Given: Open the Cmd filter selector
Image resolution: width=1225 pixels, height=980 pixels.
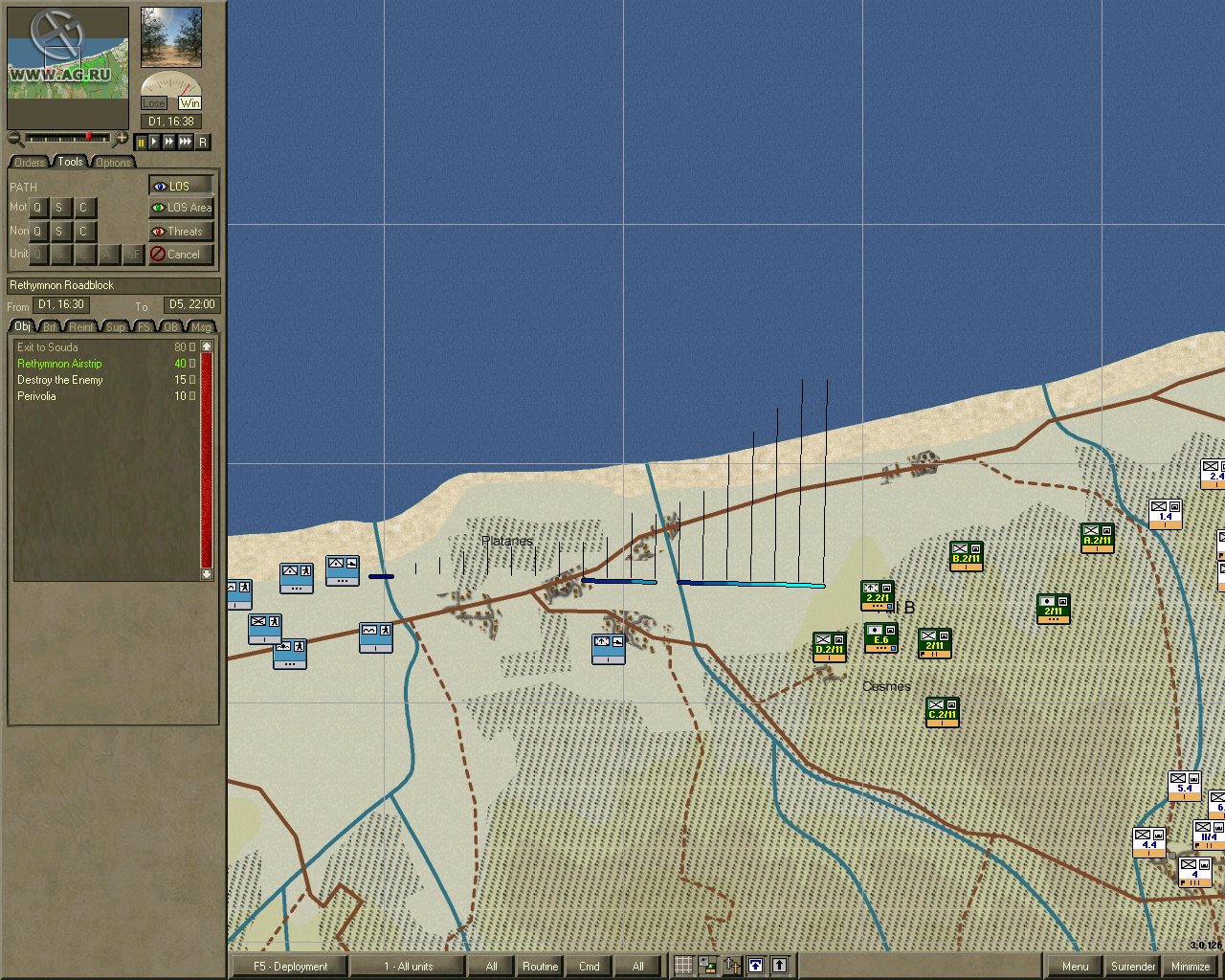Looking at the screenshot, I should click(588, 966).
